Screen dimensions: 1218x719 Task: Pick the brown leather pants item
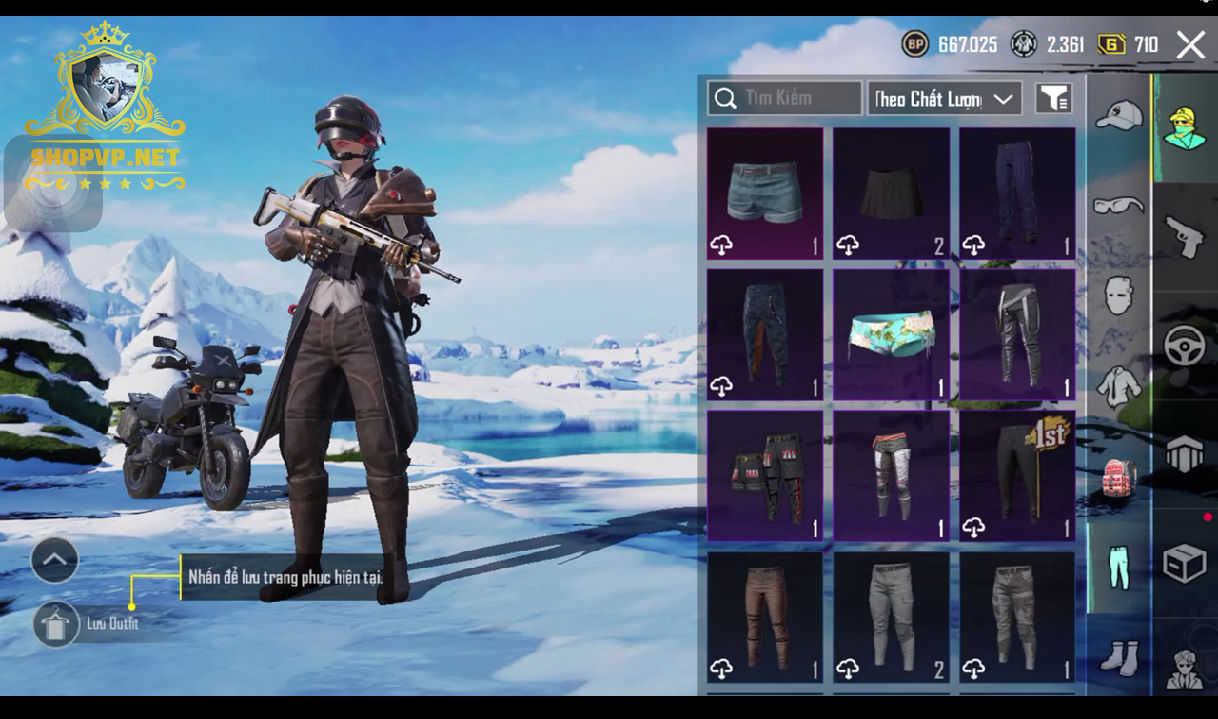(x=765, y=617)
